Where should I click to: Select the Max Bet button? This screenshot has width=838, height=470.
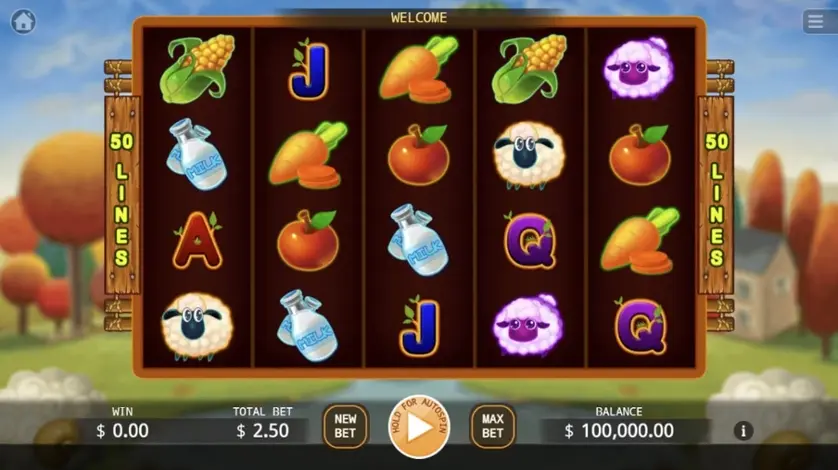click(x=492, y=426)
